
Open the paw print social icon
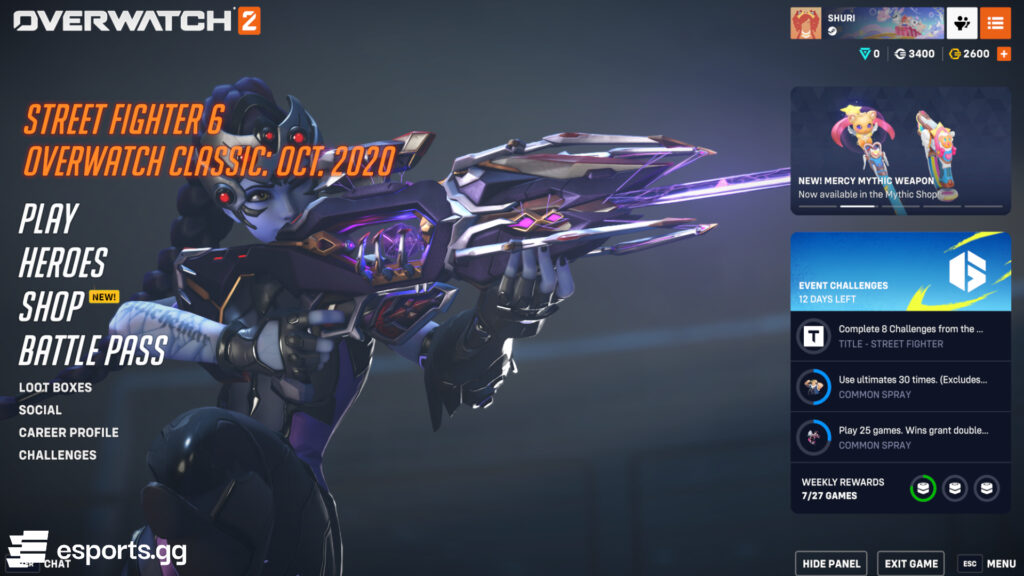click(962, 23)
